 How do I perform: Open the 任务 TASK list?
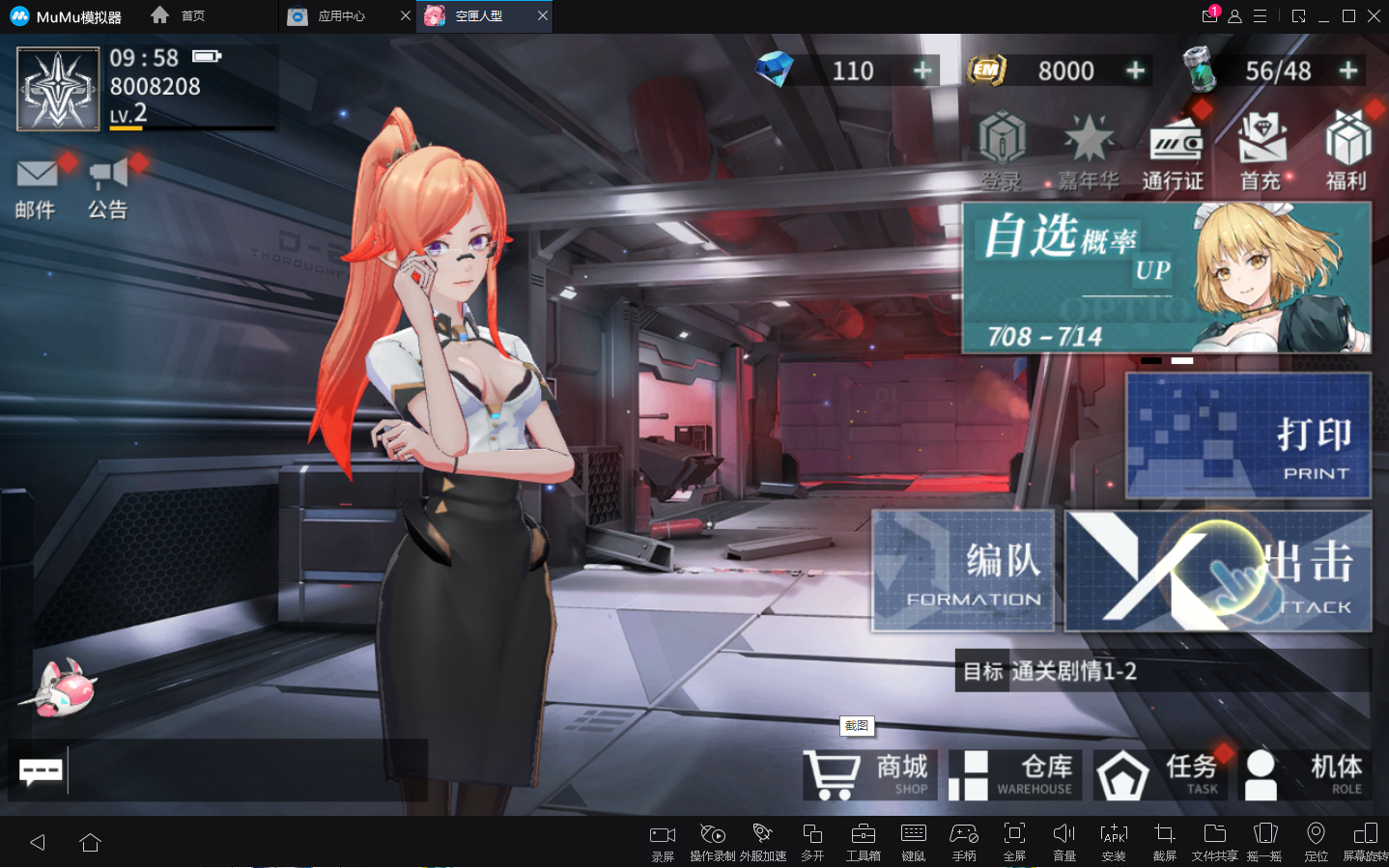(x=1160, y=775)
